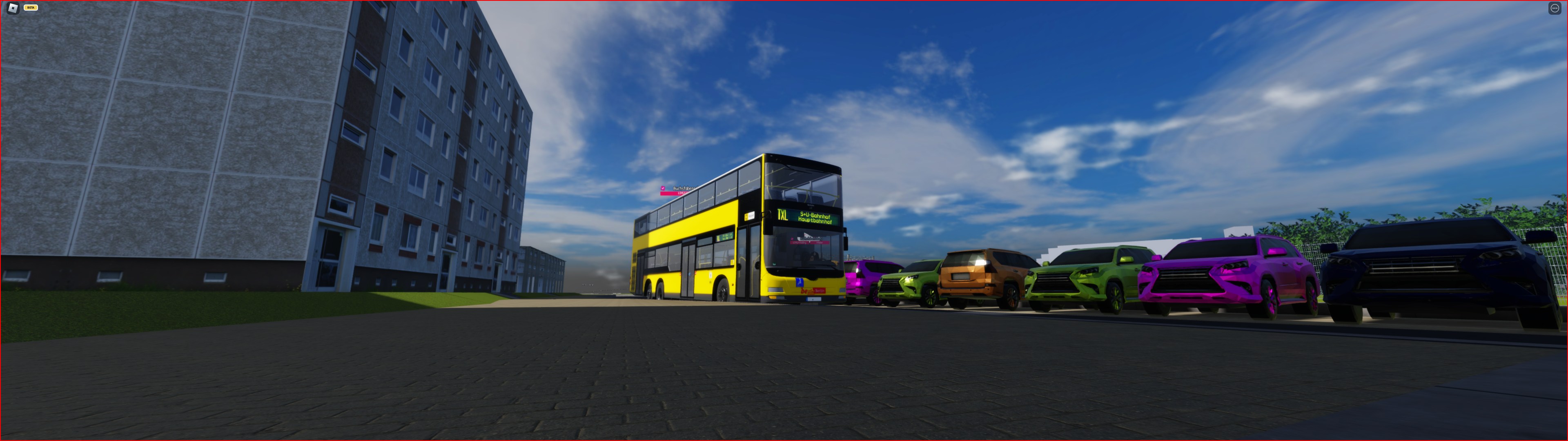The width and height of the screenshot is (1568, 441).
Task: Click the S+U-Bahnhof Hauptbahnhof route sign
Action: point(816,218)
